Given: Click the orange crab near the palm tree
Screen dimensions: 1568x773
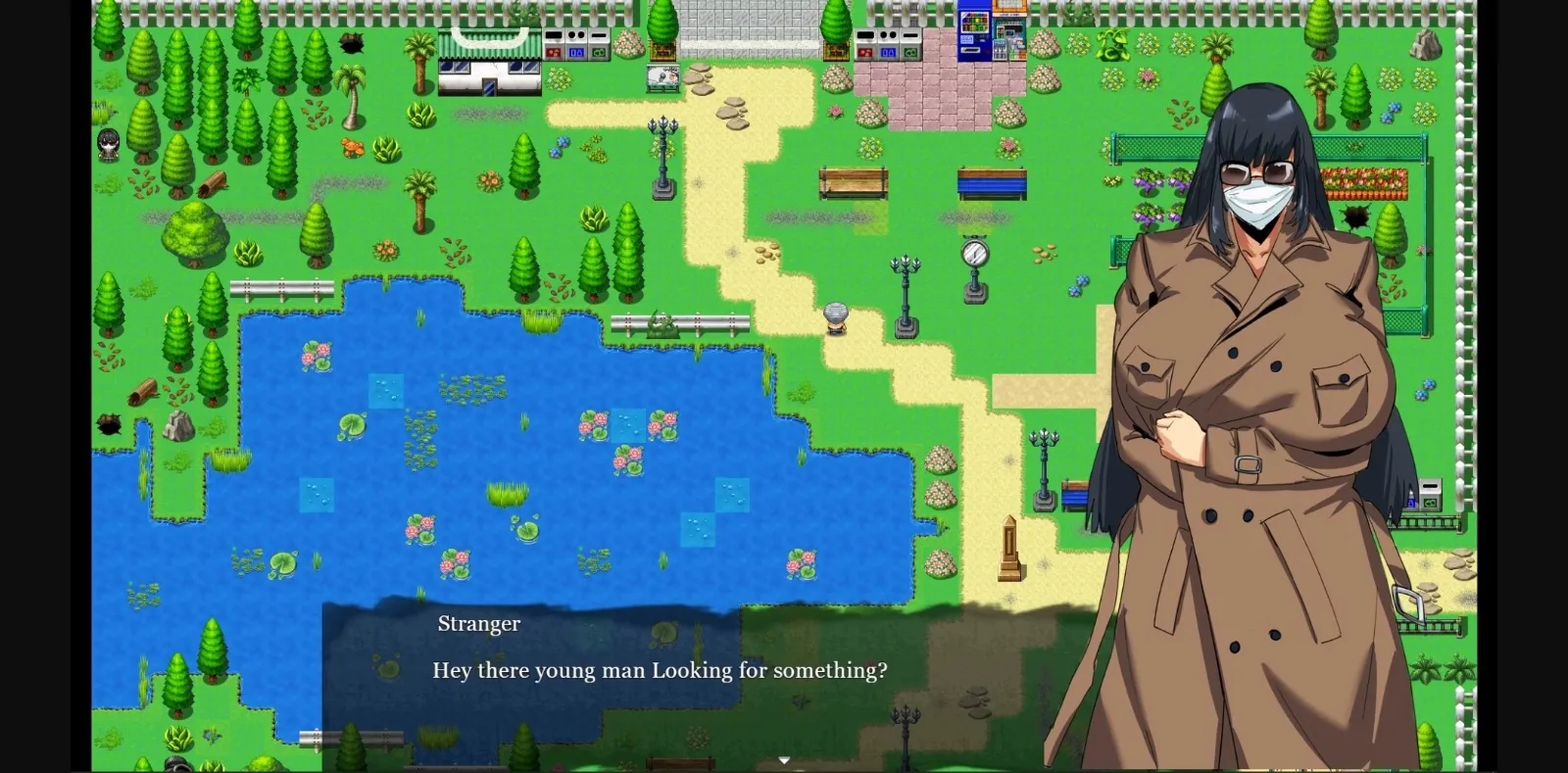Looking at the screenshot, I should [355, 149].
